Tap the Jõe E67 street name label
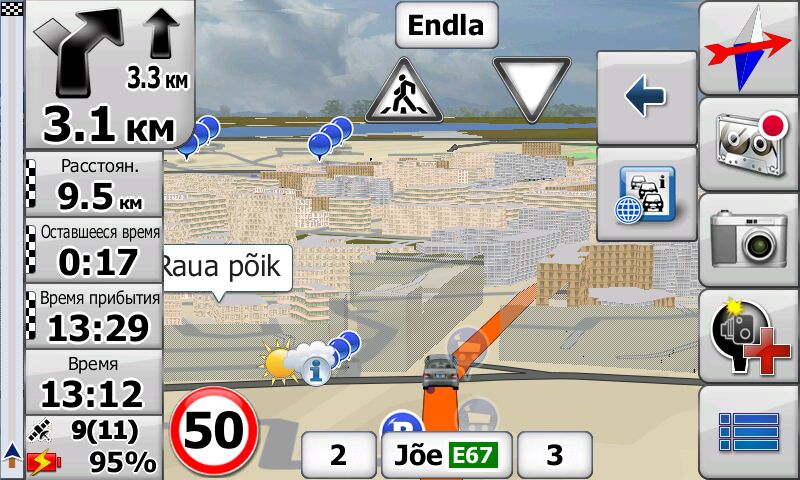The height and width of the screenshot is (480, 800). point(446,456)
